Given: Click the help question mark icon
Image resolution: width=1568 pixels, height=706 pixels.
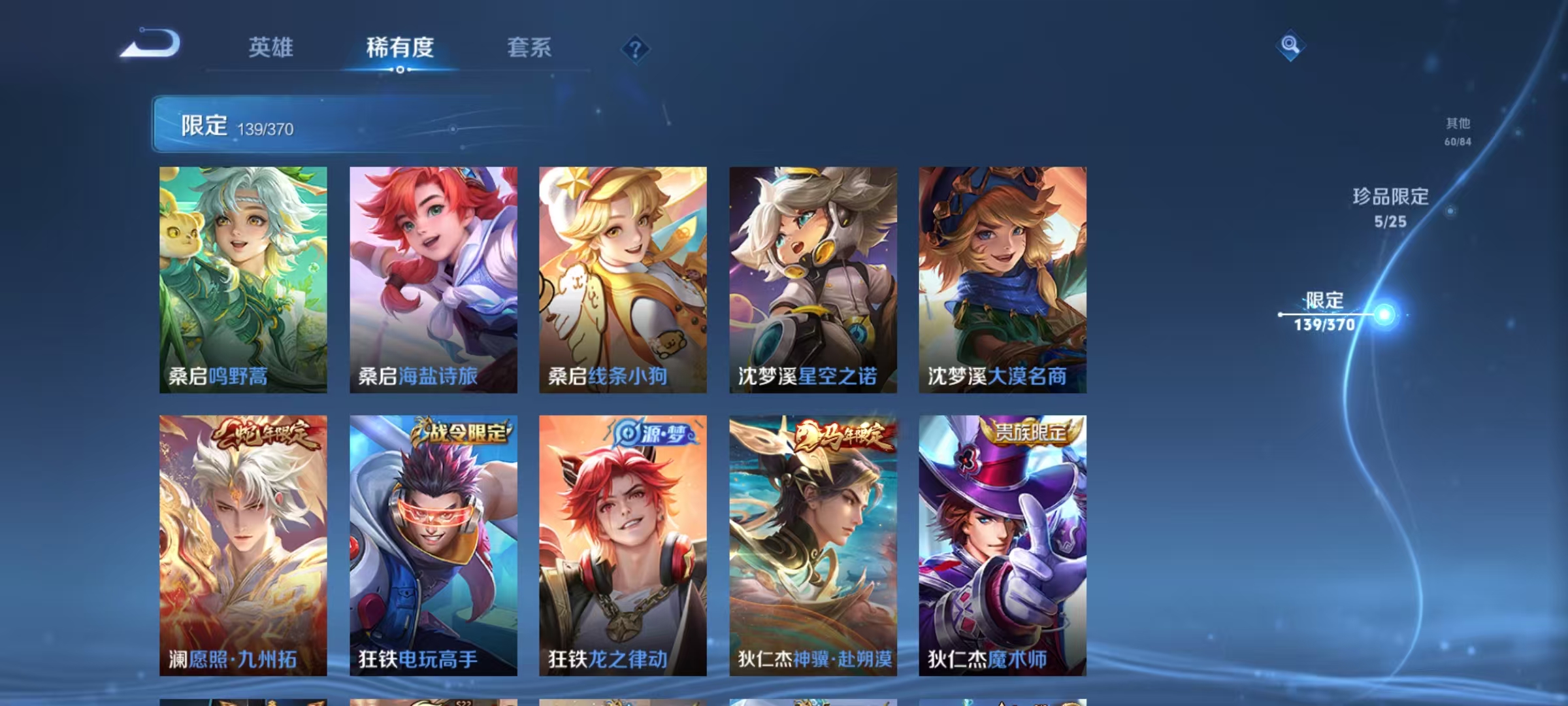Looking at the screenshot, I should (x=634, y=49).
